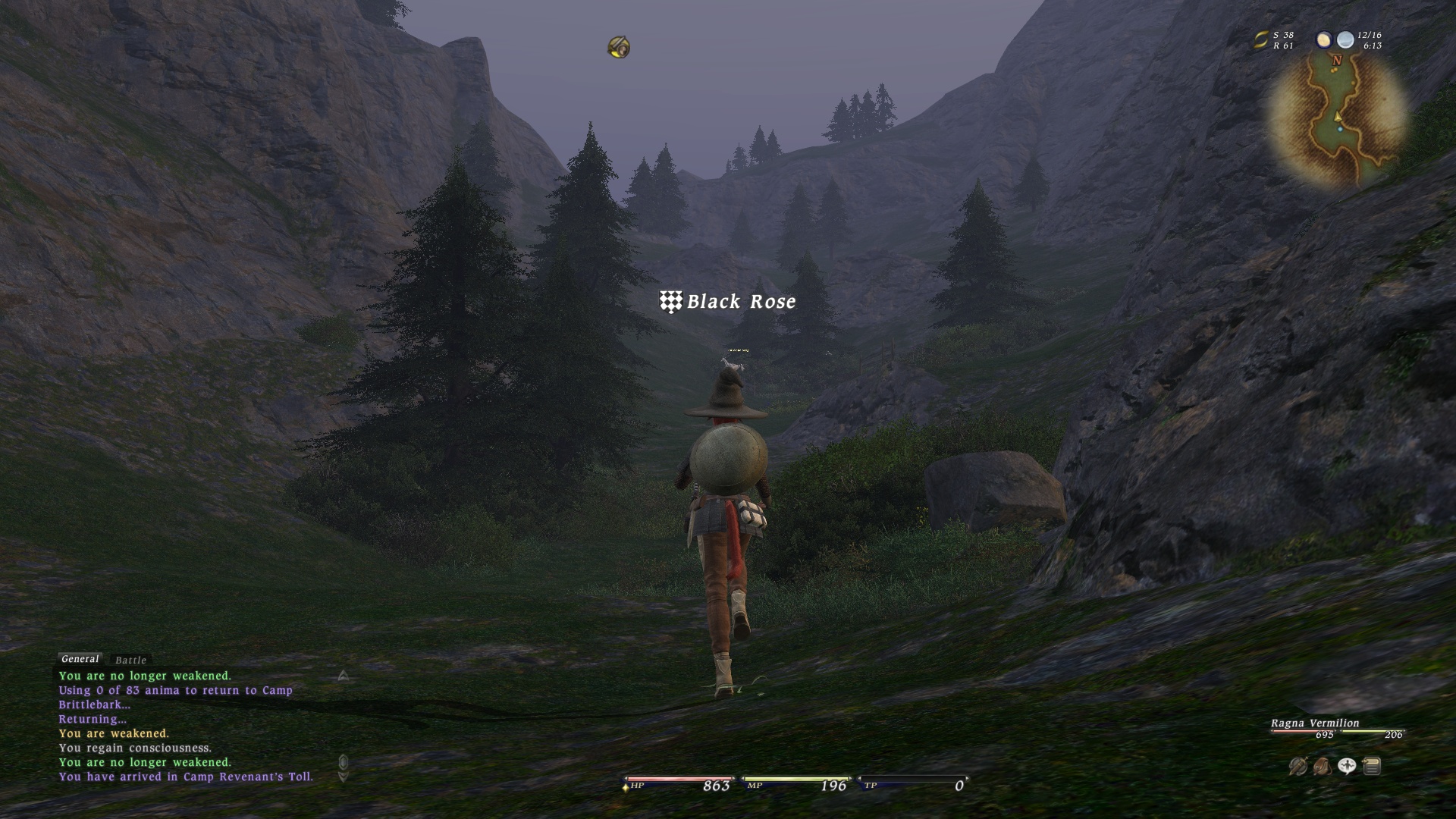Click the yellow moon phase icon
This screenshot has width=1456, height=819.
click(x=1324, y=40)
